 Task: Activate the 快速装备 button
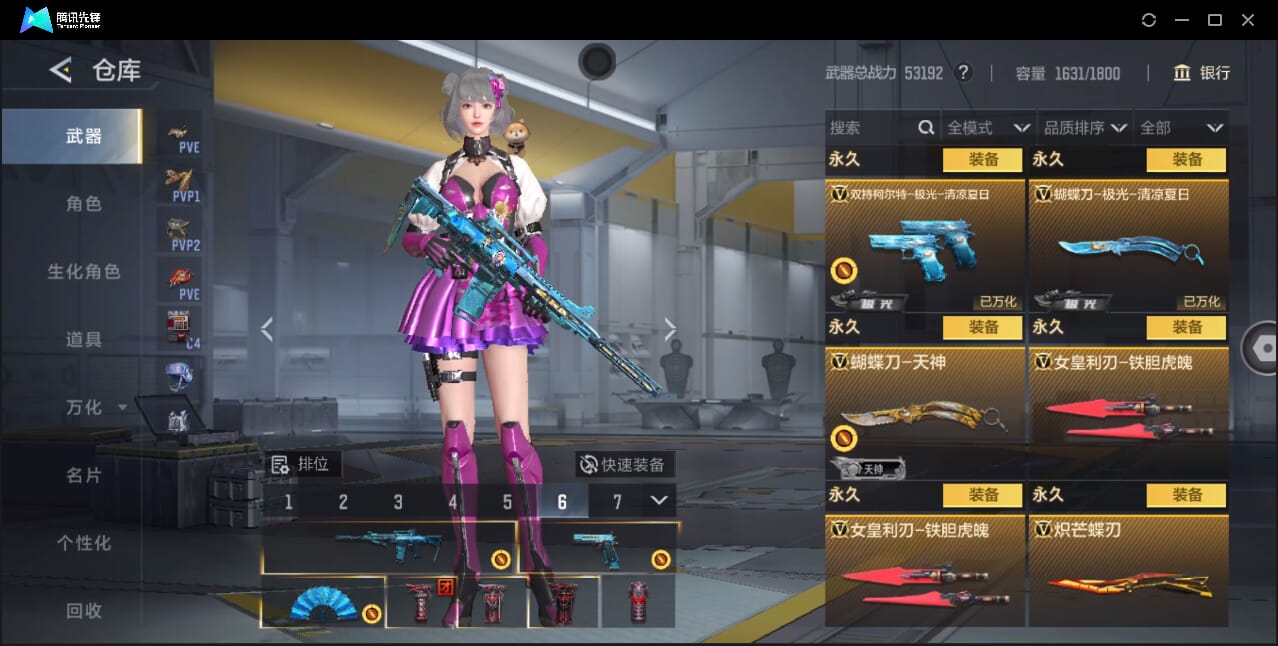[625, 464]
